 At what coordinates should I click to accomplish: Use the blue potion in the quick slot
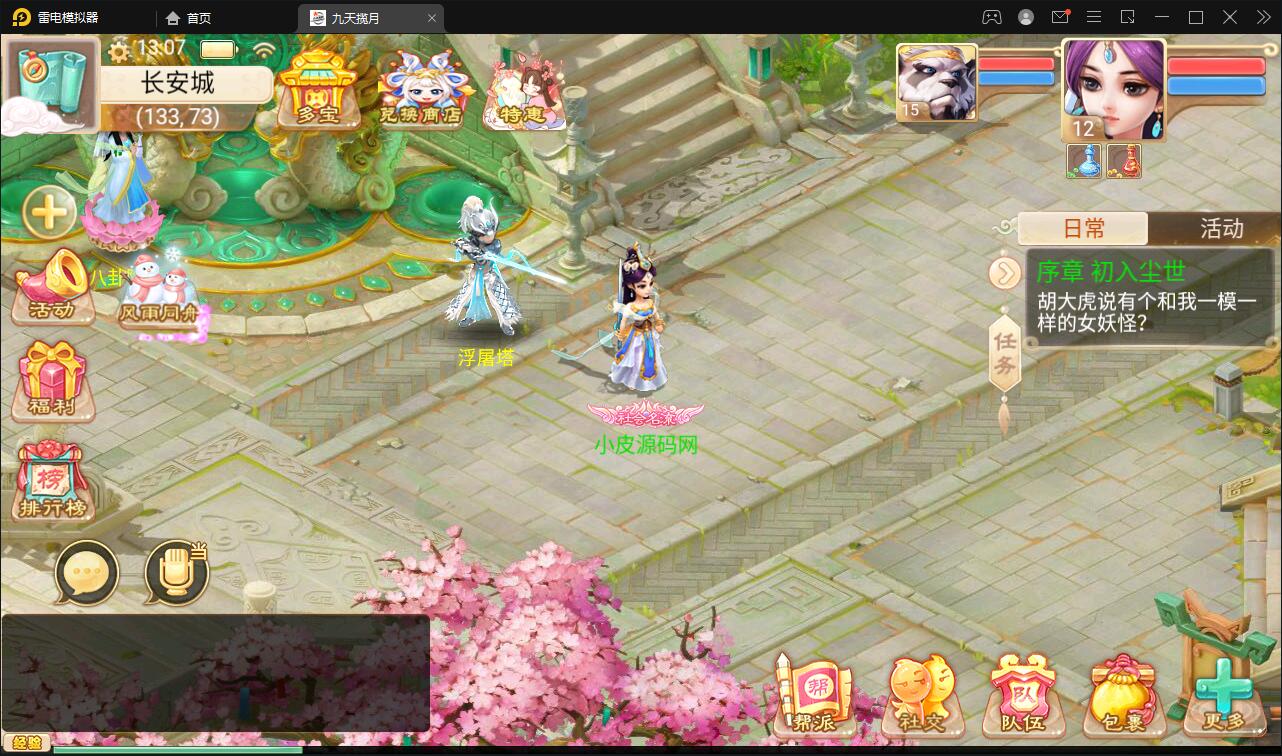pos(1082,160)
